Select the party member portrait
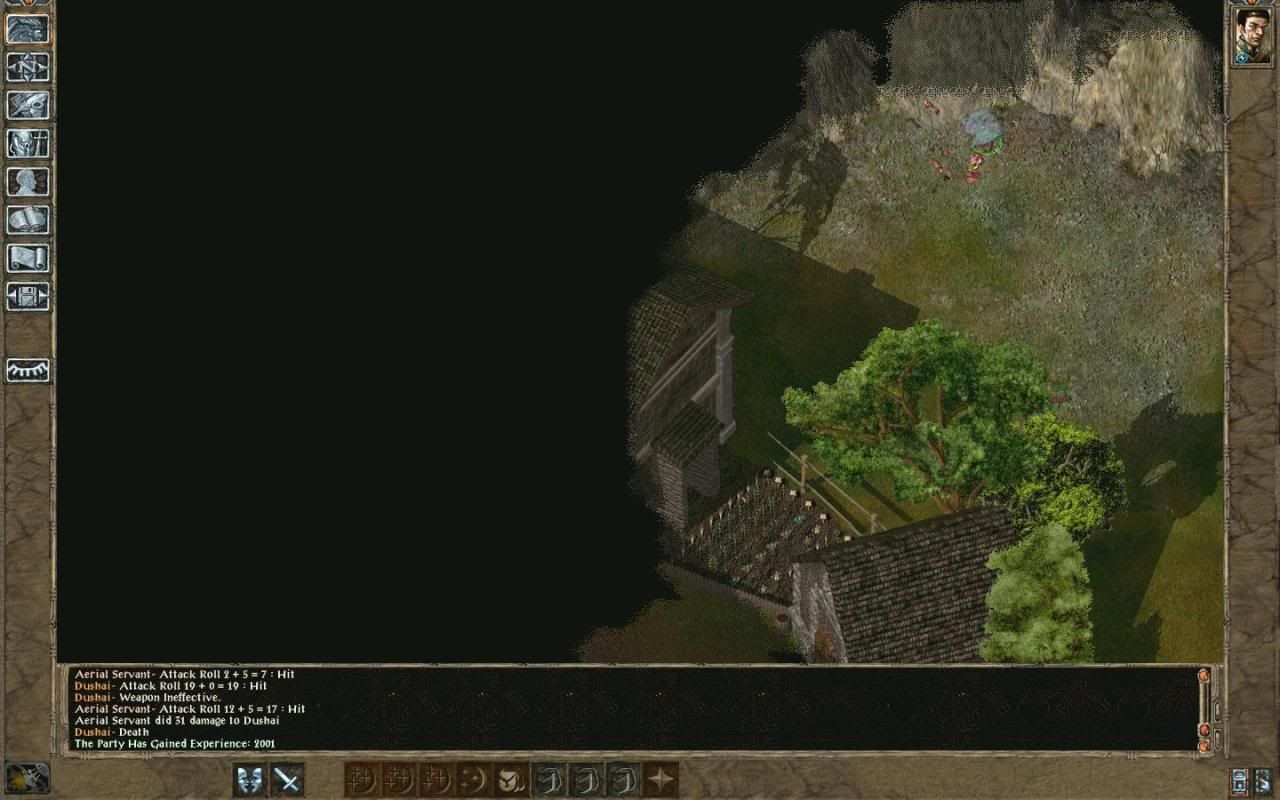The width and height of the screenshot is (1280, 800). pos(1252,36)
